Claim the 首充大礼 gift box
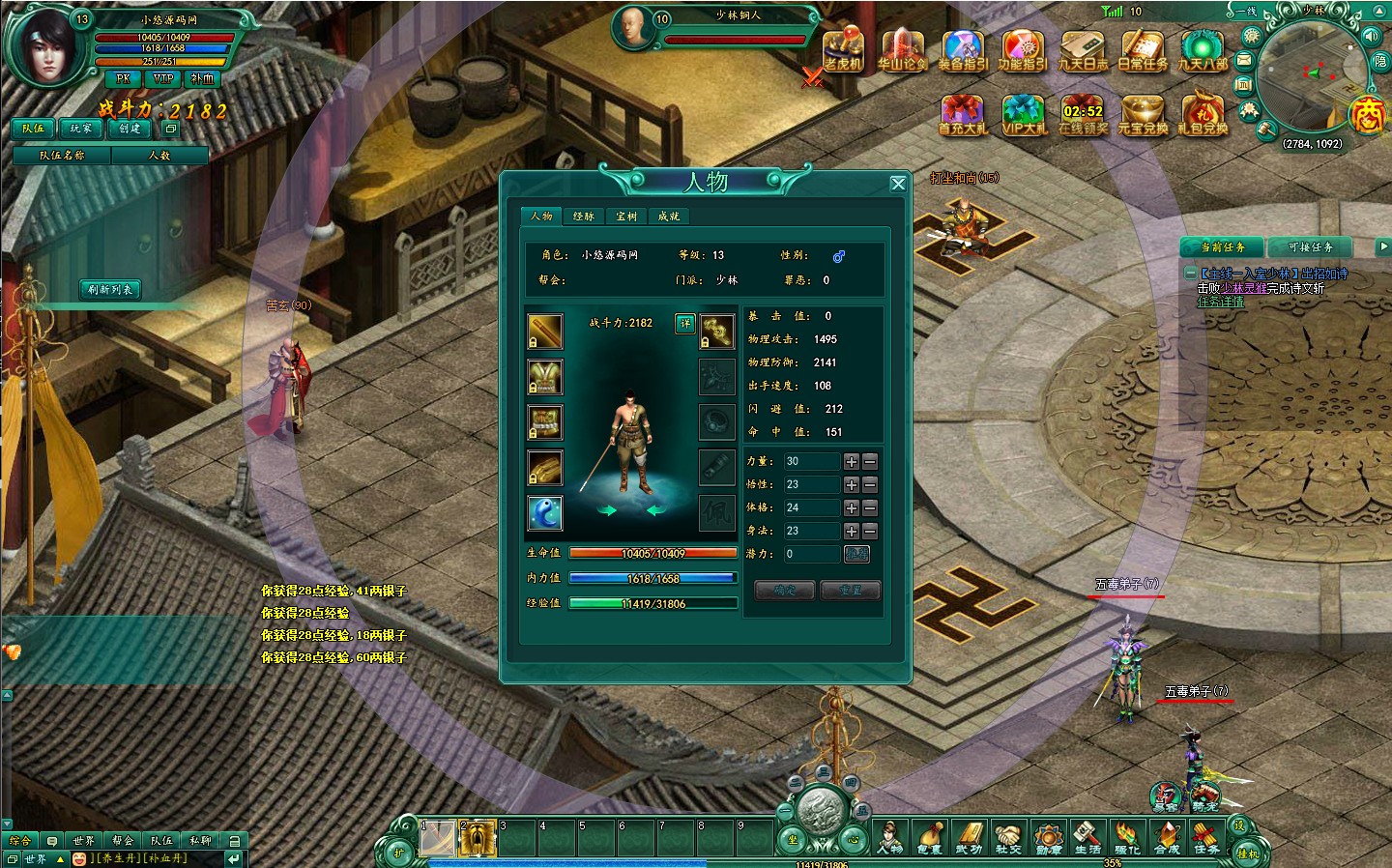This screenshot has width=1392, height=868. click(x=962, y=115)
